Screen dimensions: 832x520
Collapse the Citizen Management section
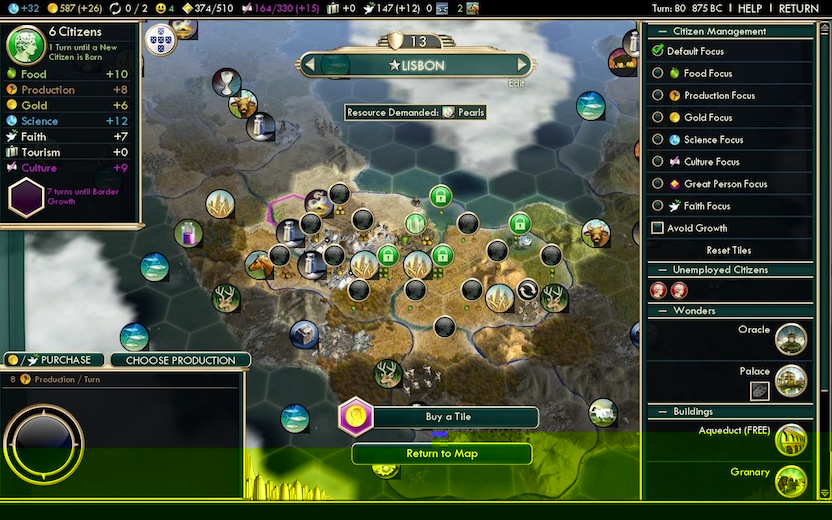(x=658, y=31)
